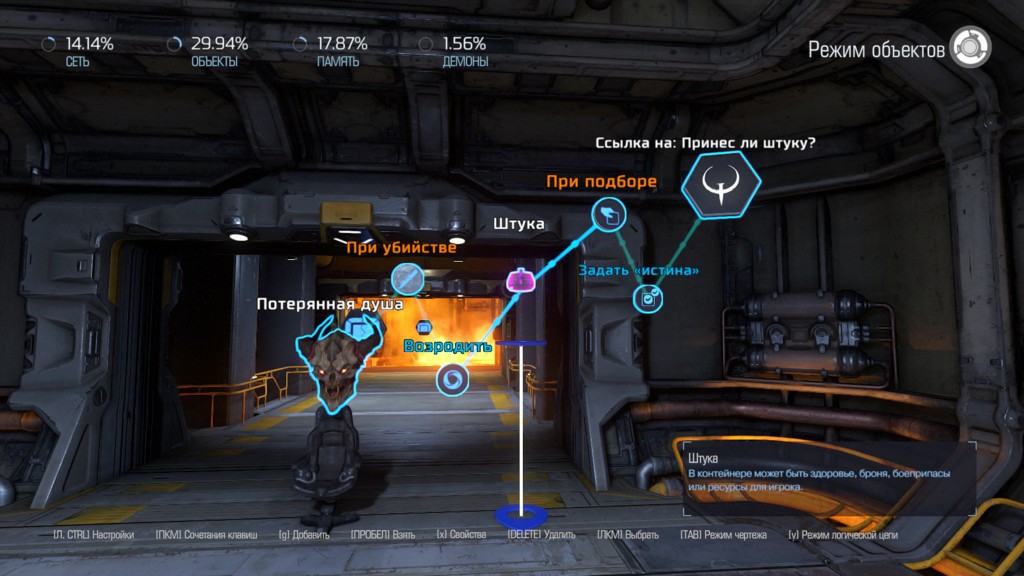Click the «Режим объектов» mode icon
The image size is (1024, 576).
tap(970, 47)
